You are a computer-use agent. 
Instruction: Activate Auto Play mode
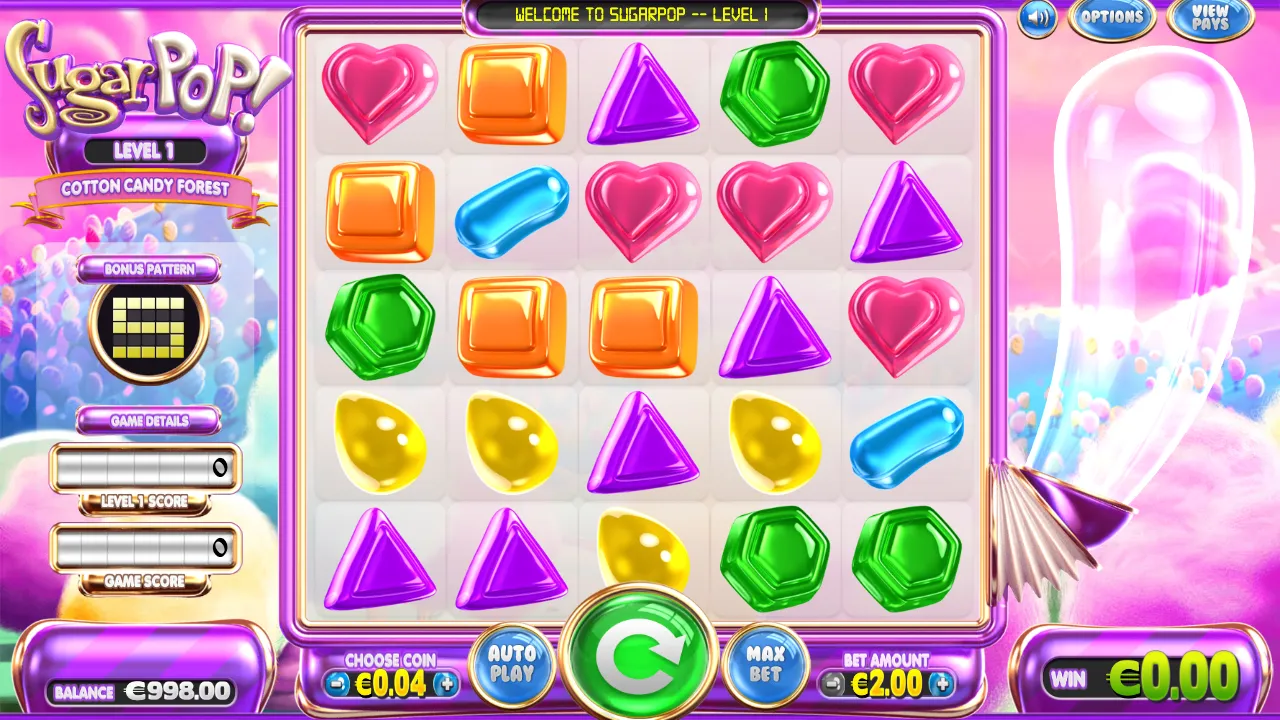(512, 662)
